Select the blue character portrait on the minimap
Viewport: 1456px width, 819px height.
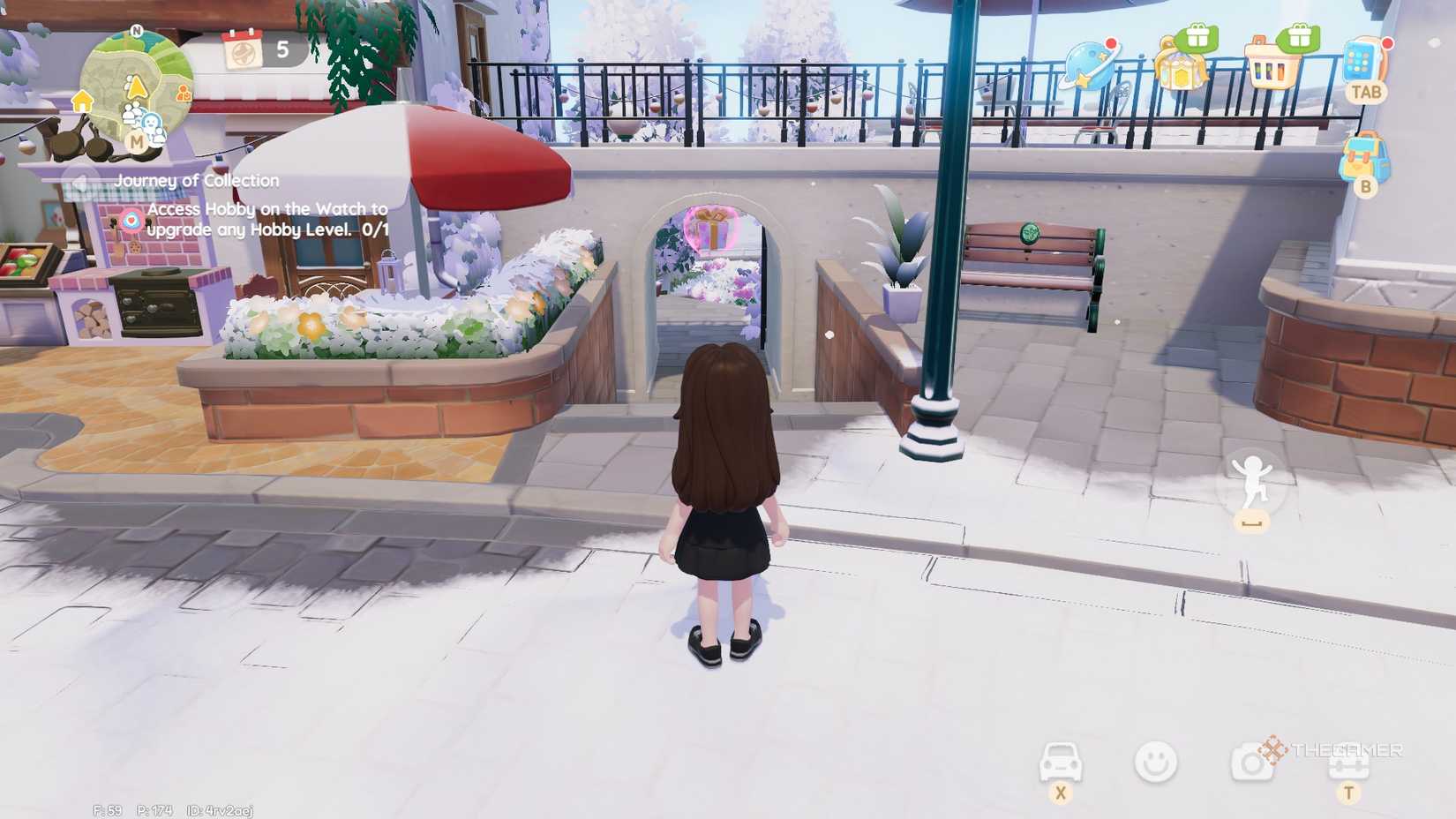click(152, 124)
